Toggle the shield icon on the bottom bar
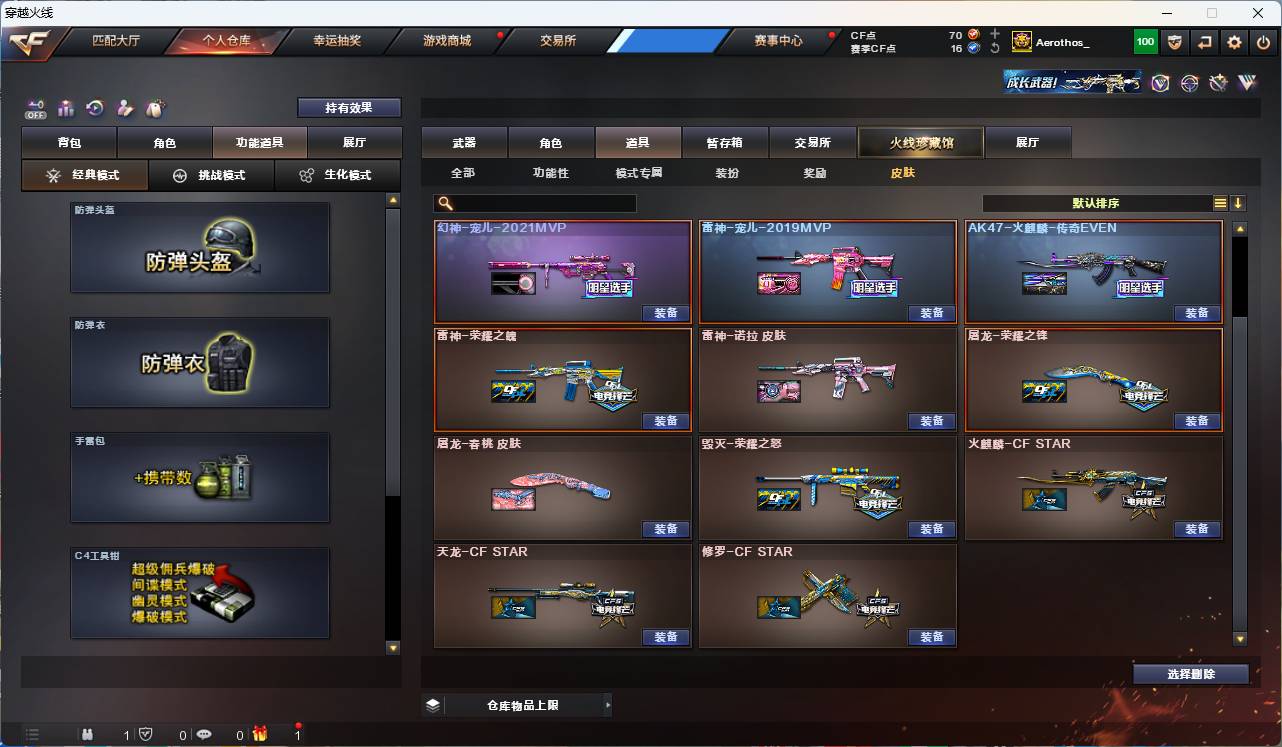1282x747 pixels. tap(146, 734)
